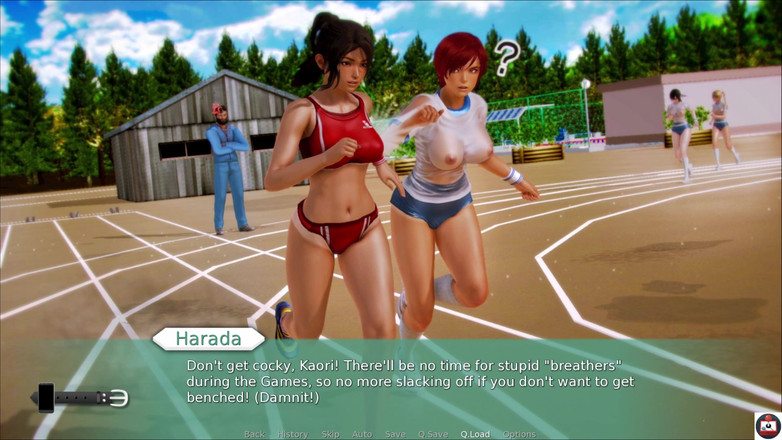Go Back to the previous line
The width and height of the screenshot is (782, 440).
pyautogui.click(x=254, y=434)
